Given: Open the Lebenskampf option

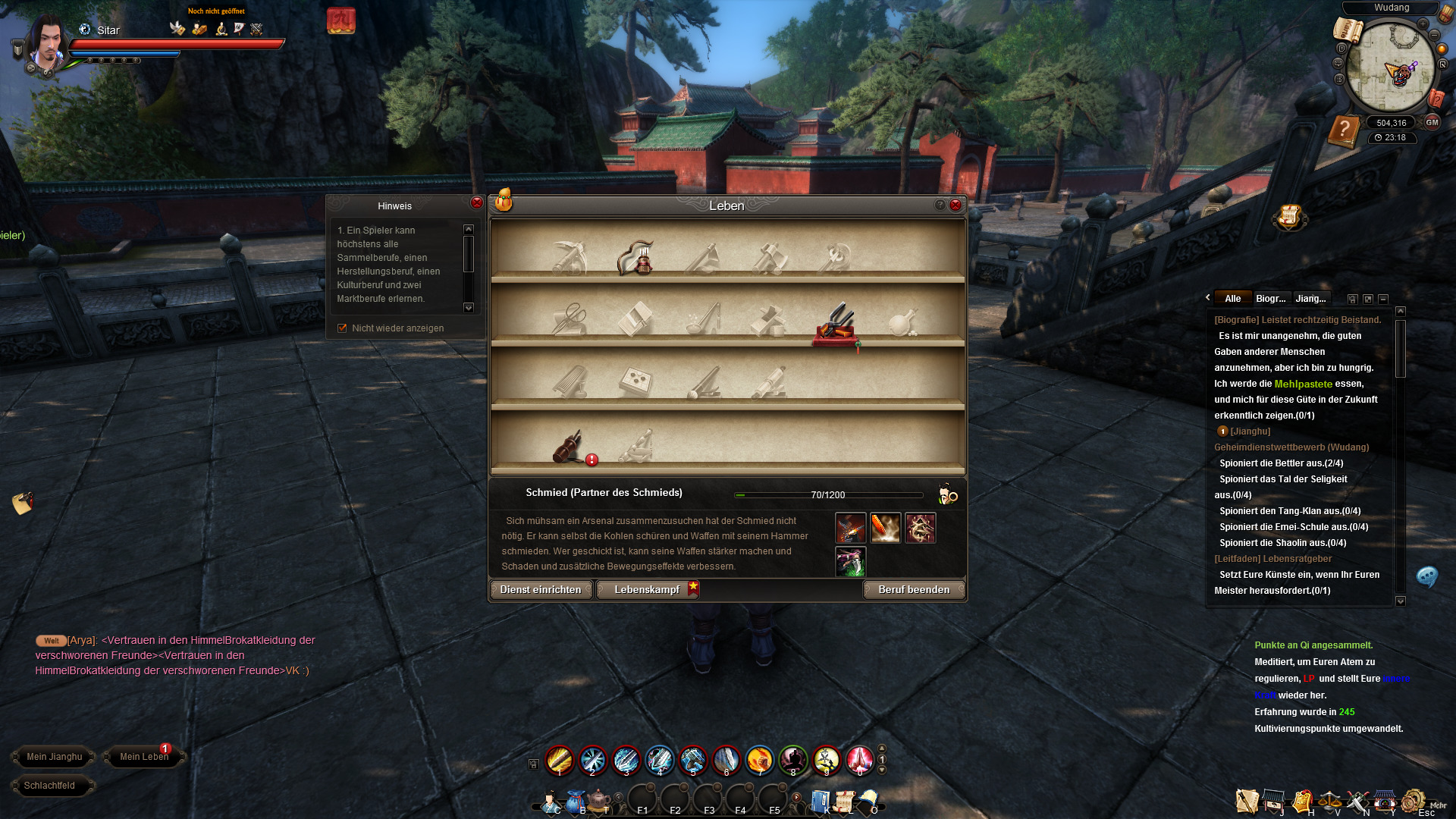Looking at the screenshot, I should 647,590.
